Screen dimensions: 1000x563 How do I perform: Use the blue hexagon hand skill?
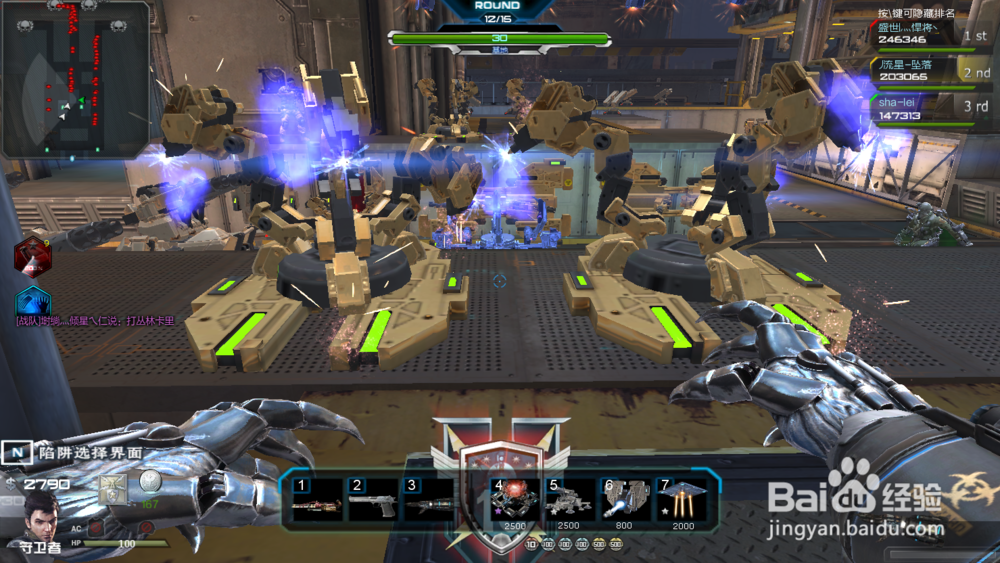pos(33,300)
